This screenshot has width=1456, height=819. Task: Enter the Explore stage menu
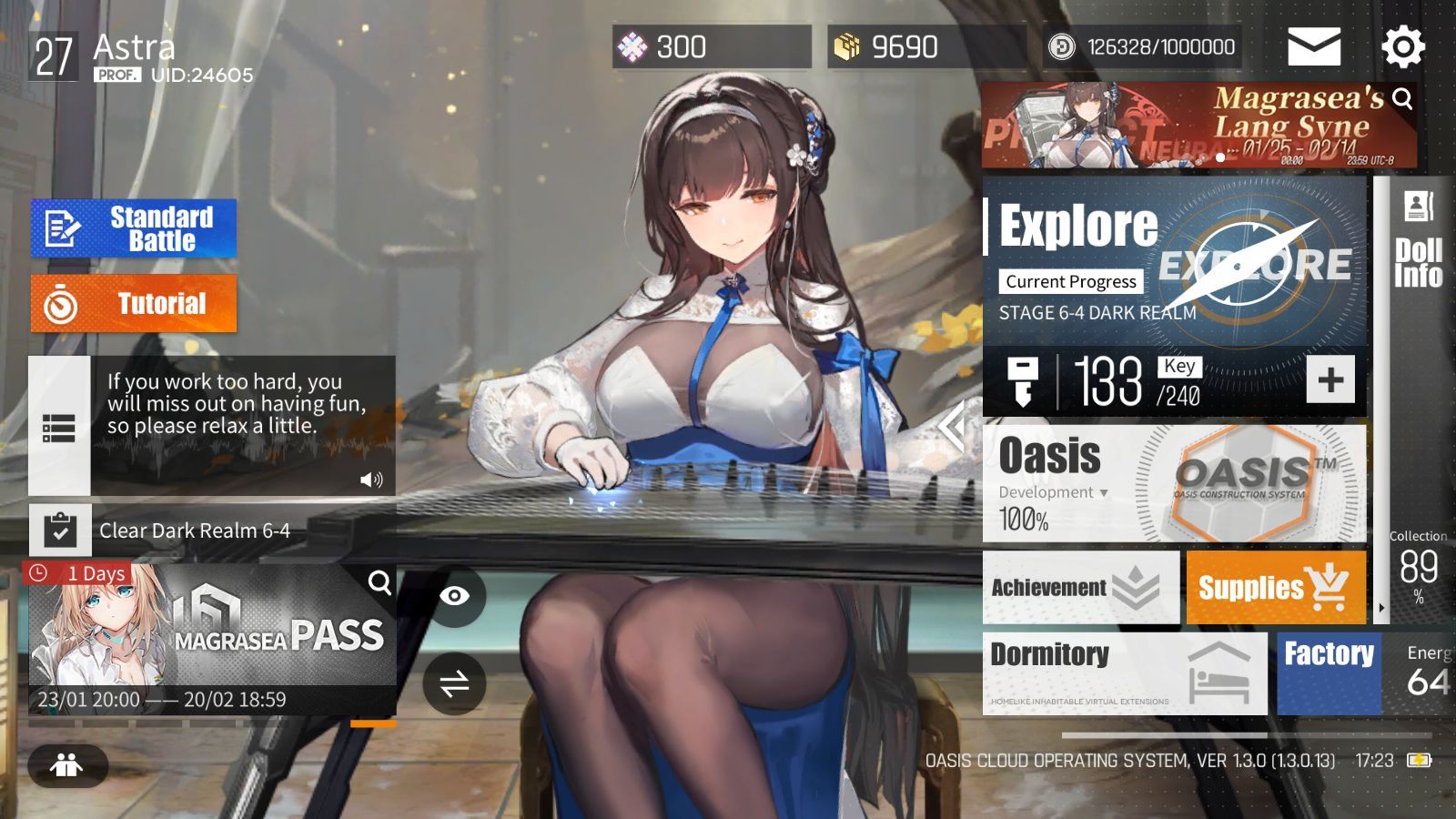coord(1174,261)
